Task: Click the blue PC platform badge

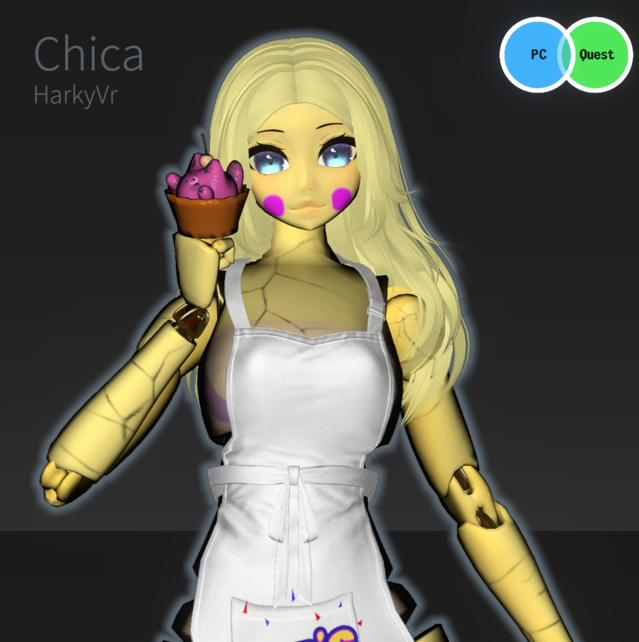Action: (535, 54)
